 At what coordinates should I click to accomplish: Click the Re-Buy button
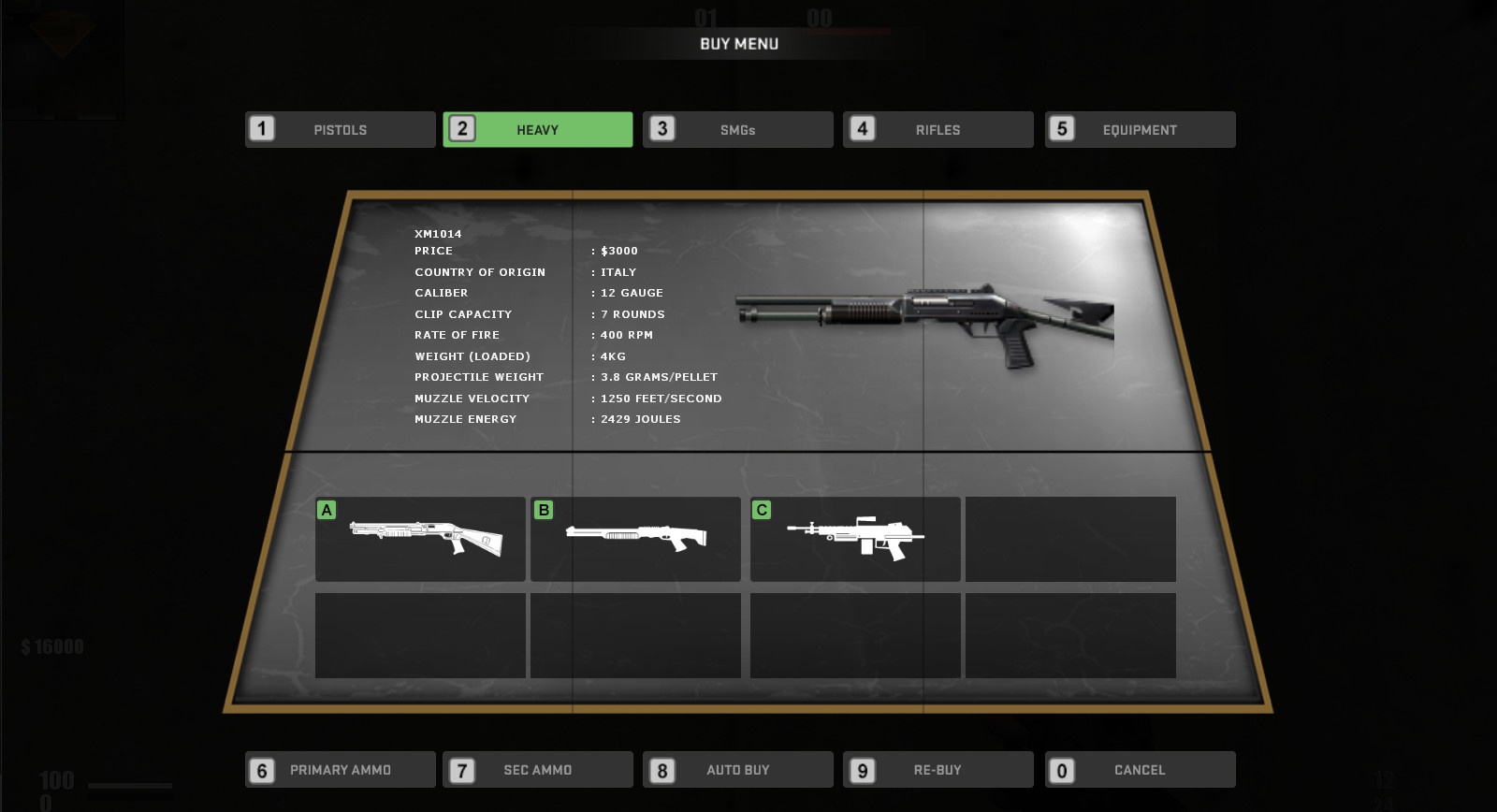tap(938, 770)
